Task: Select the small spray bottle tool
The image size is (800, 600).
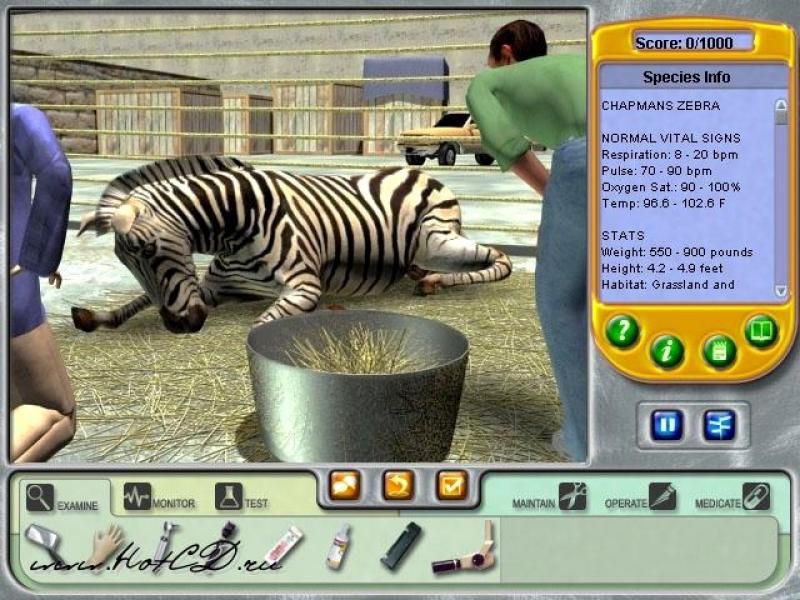Action: [x=339, y=546]
